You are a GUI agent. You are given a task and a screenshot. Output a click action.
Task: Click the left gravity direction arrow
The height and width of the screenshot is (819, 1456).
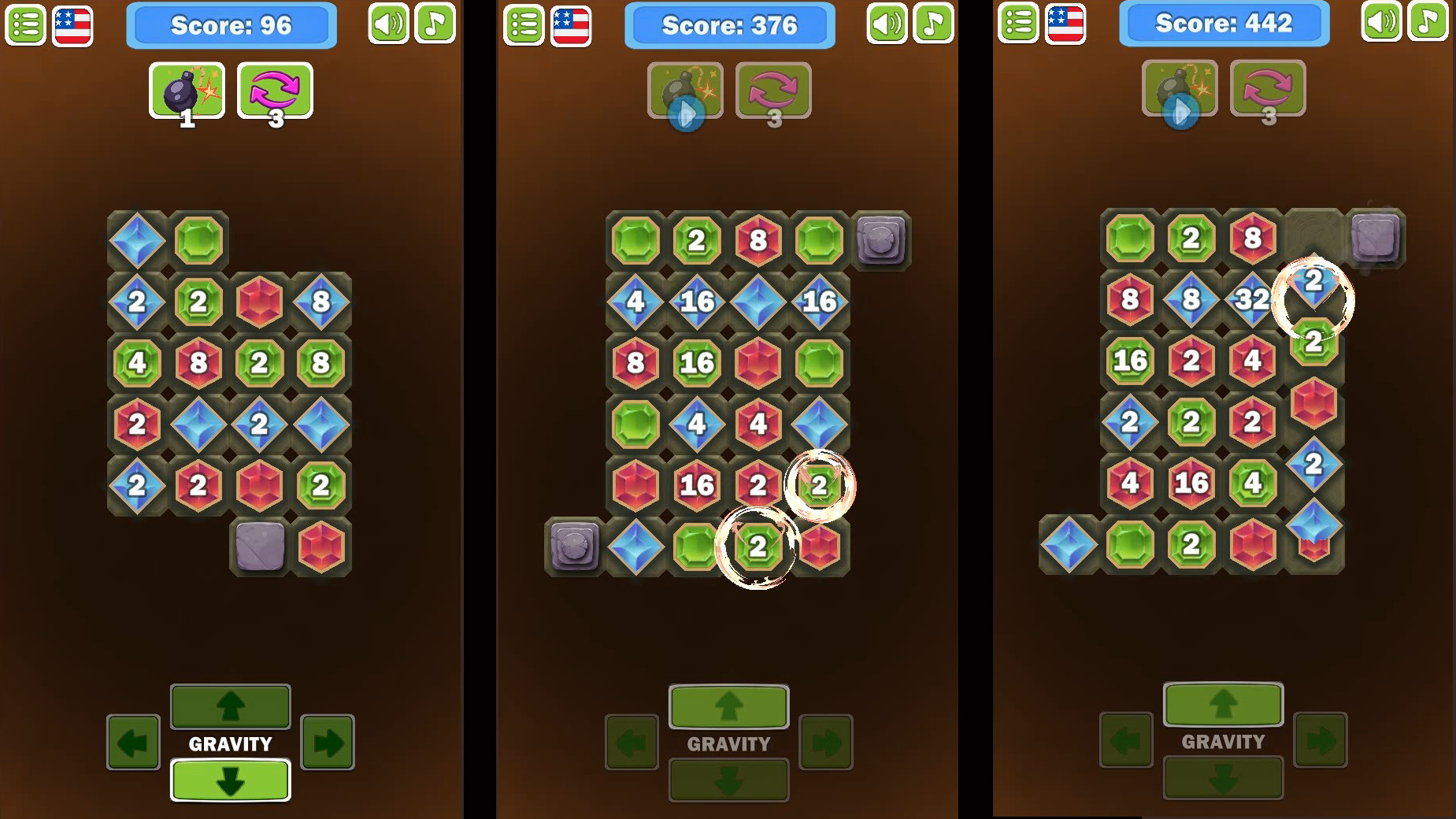click(134, 741)
